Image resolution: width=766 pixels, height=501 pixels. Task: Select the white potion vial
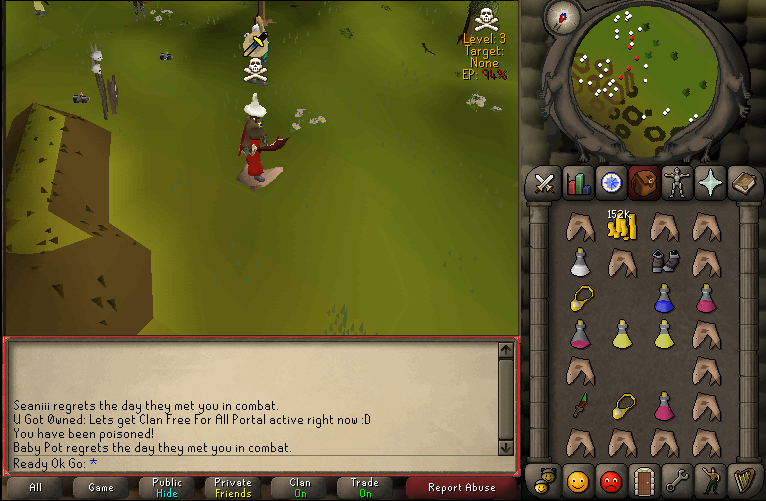(x=579, y=262)
